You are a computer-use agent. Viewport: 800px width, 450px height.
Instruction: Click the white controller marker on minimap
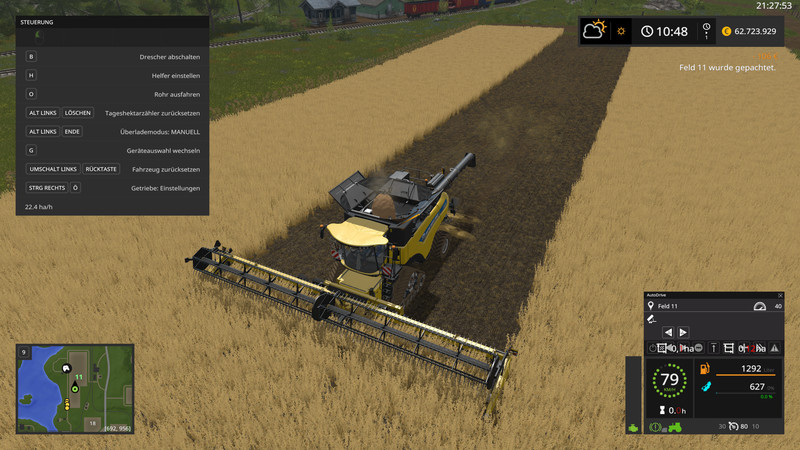click(67, 367)
